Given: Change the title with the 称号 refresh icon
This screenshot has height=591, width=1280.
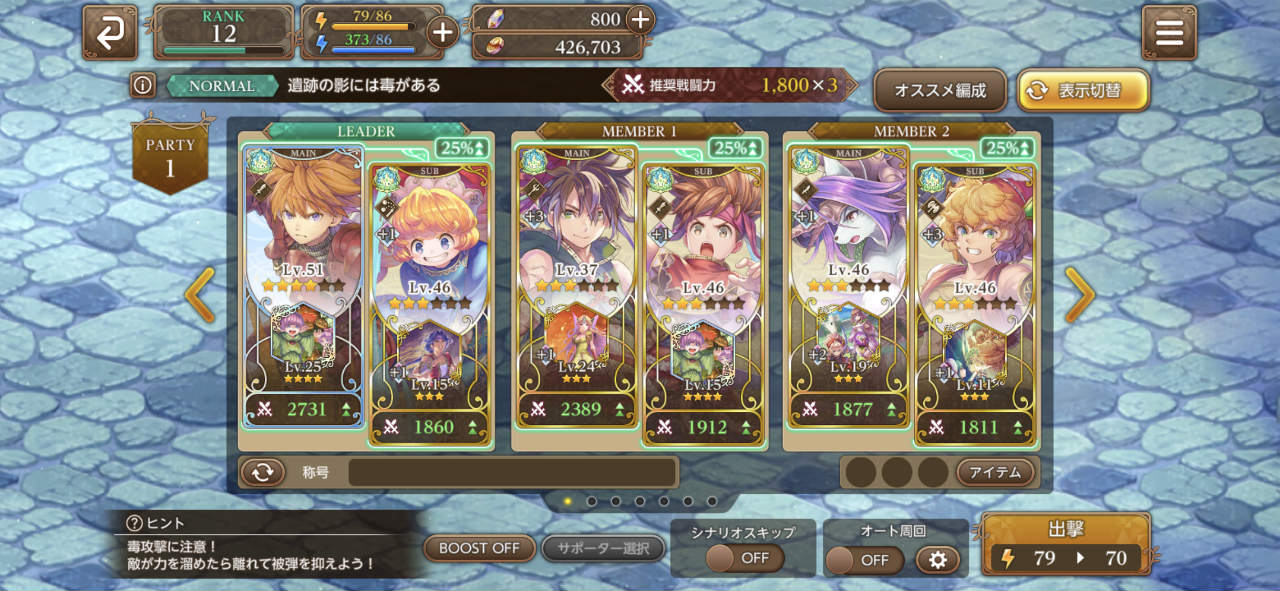Looking at the screenshot, I should (x=262, y=472).
